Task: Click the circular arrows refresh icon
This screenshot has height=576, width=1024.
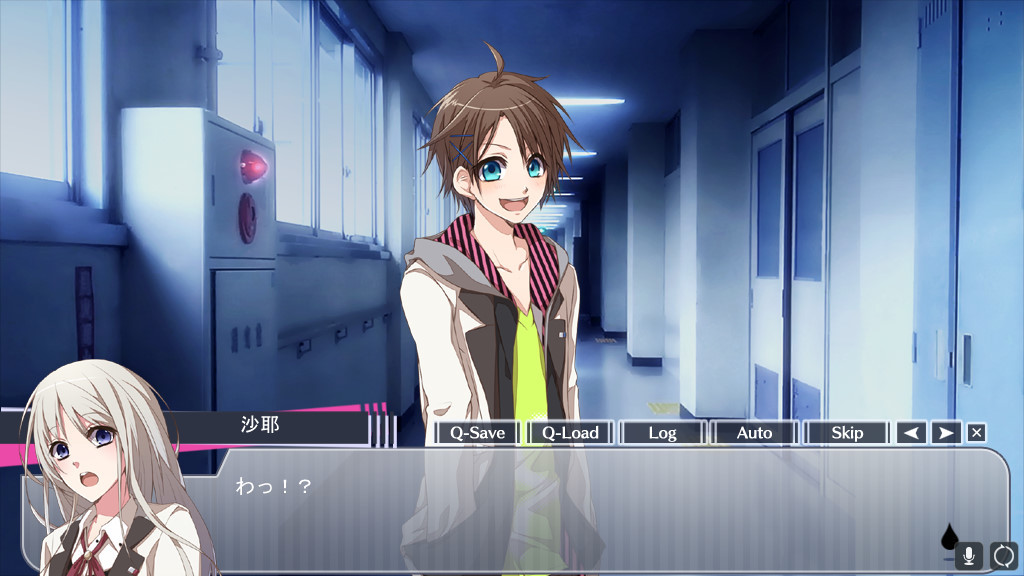Action: 1003,555
